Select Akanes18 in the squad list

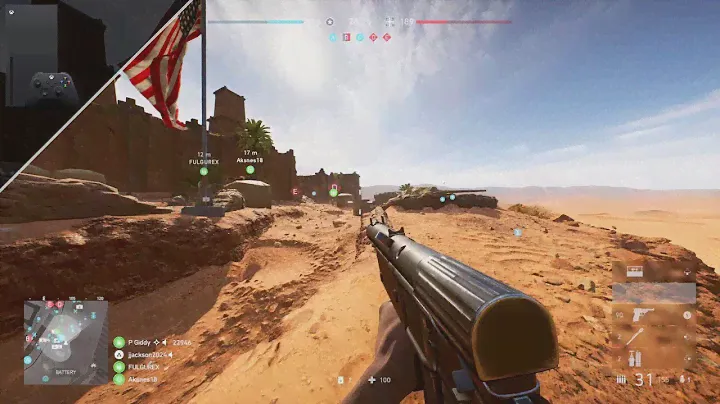click(139, 379)
